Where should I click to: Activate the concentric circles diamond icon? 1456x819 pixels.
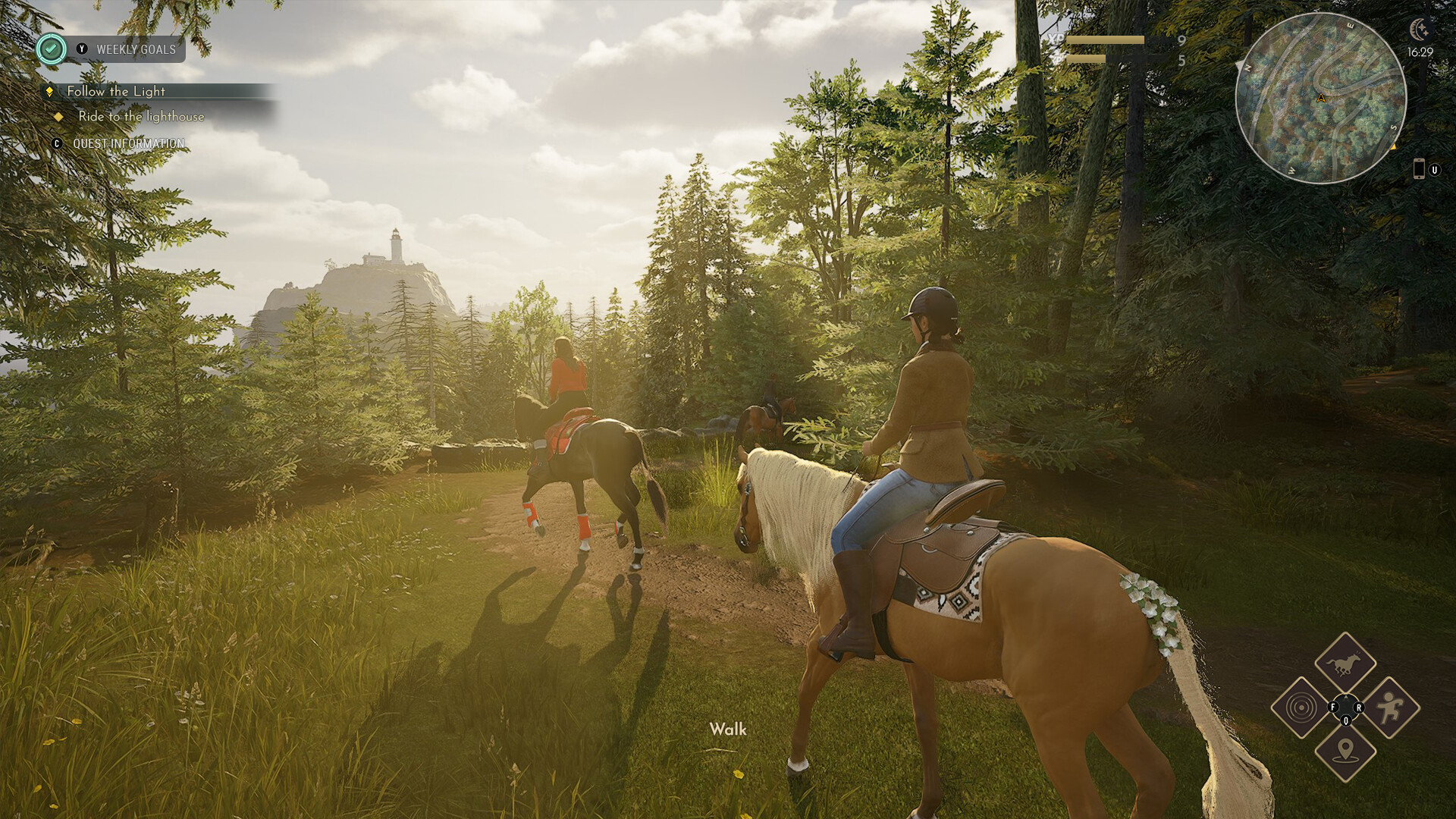(x=1301, y=708)
